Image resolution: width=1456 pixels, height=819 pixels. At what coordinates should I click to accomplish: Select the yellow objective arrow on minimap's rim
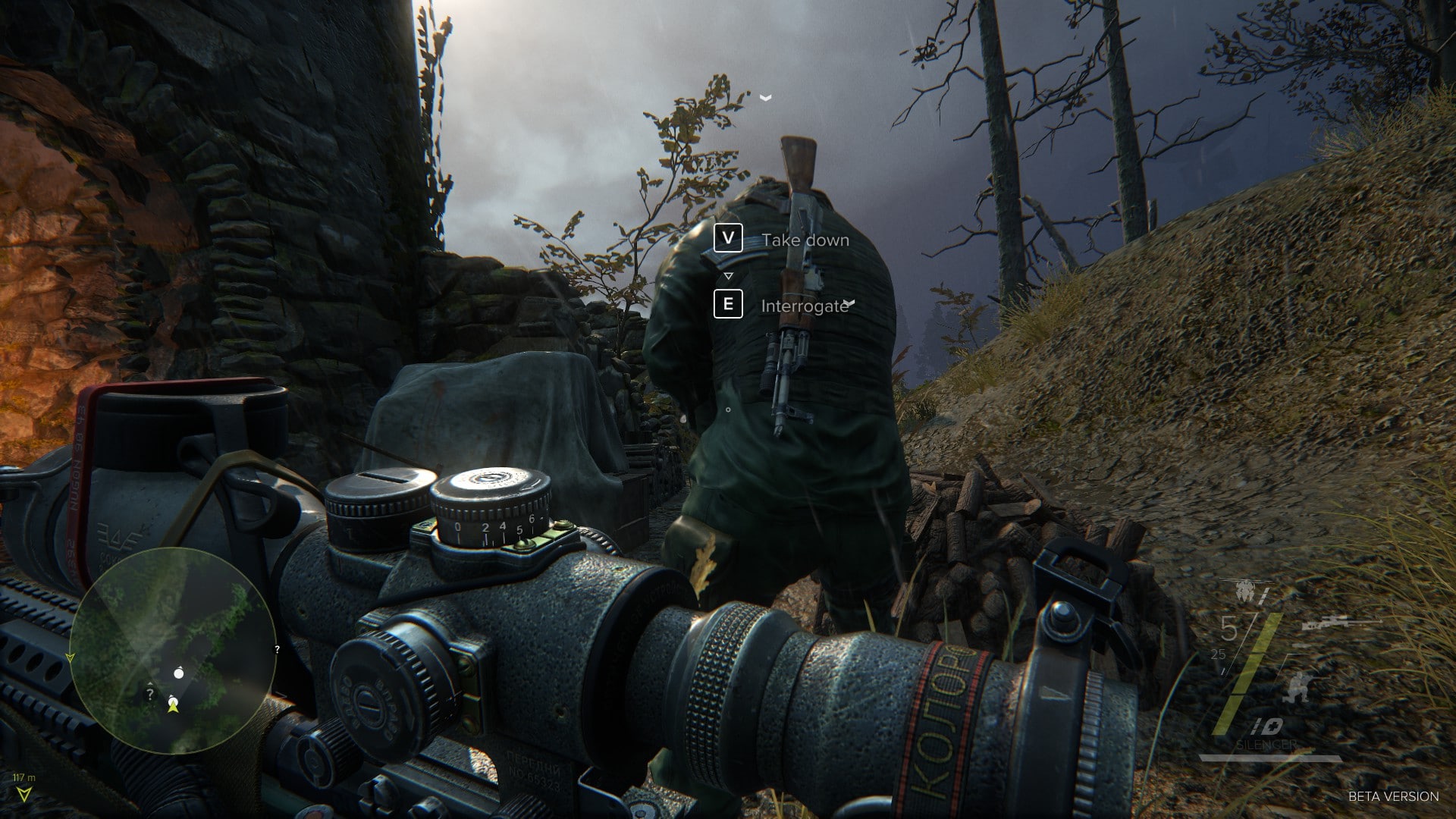click(x=71, y=657)
